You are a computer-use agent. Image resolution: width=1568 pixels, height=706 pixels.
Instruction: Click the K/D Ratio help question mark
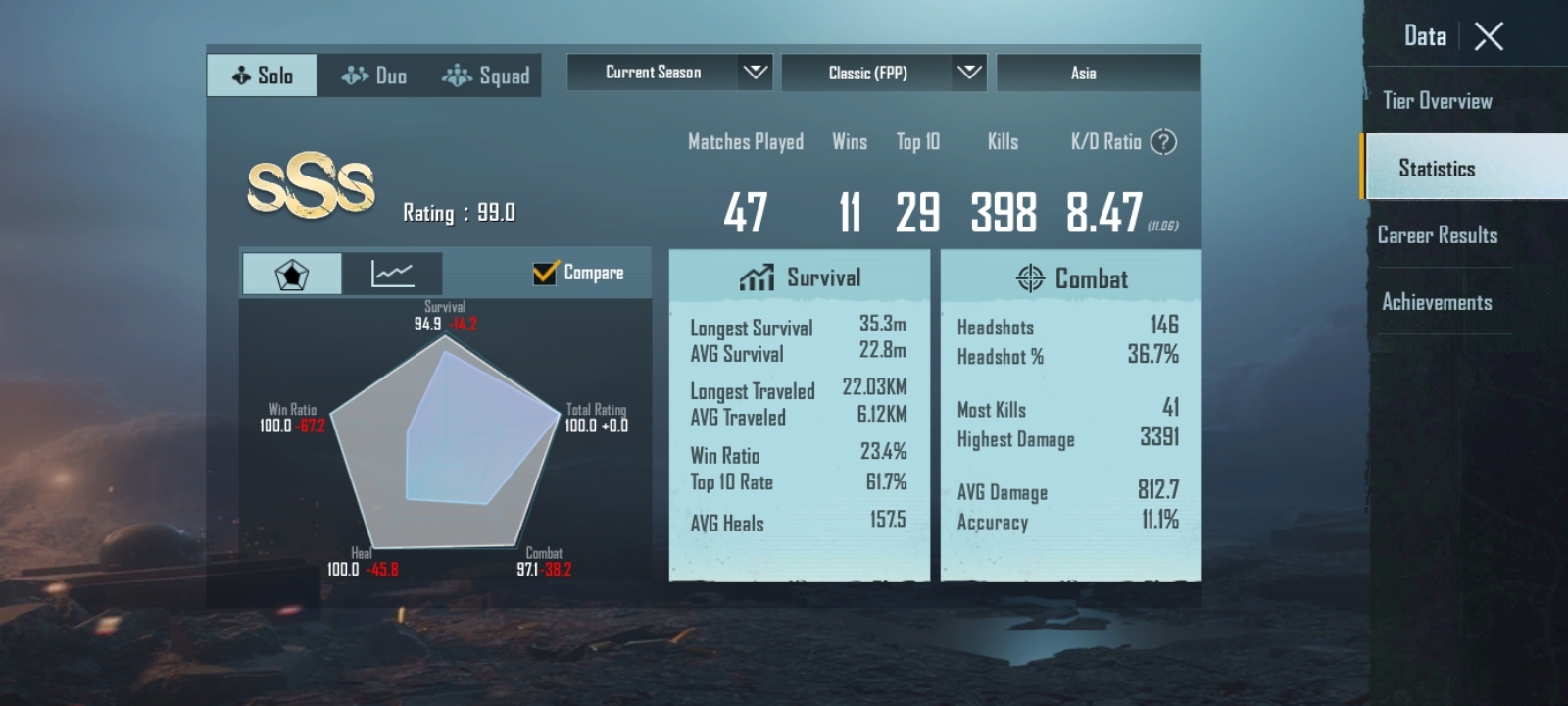tap(1162, 142)
